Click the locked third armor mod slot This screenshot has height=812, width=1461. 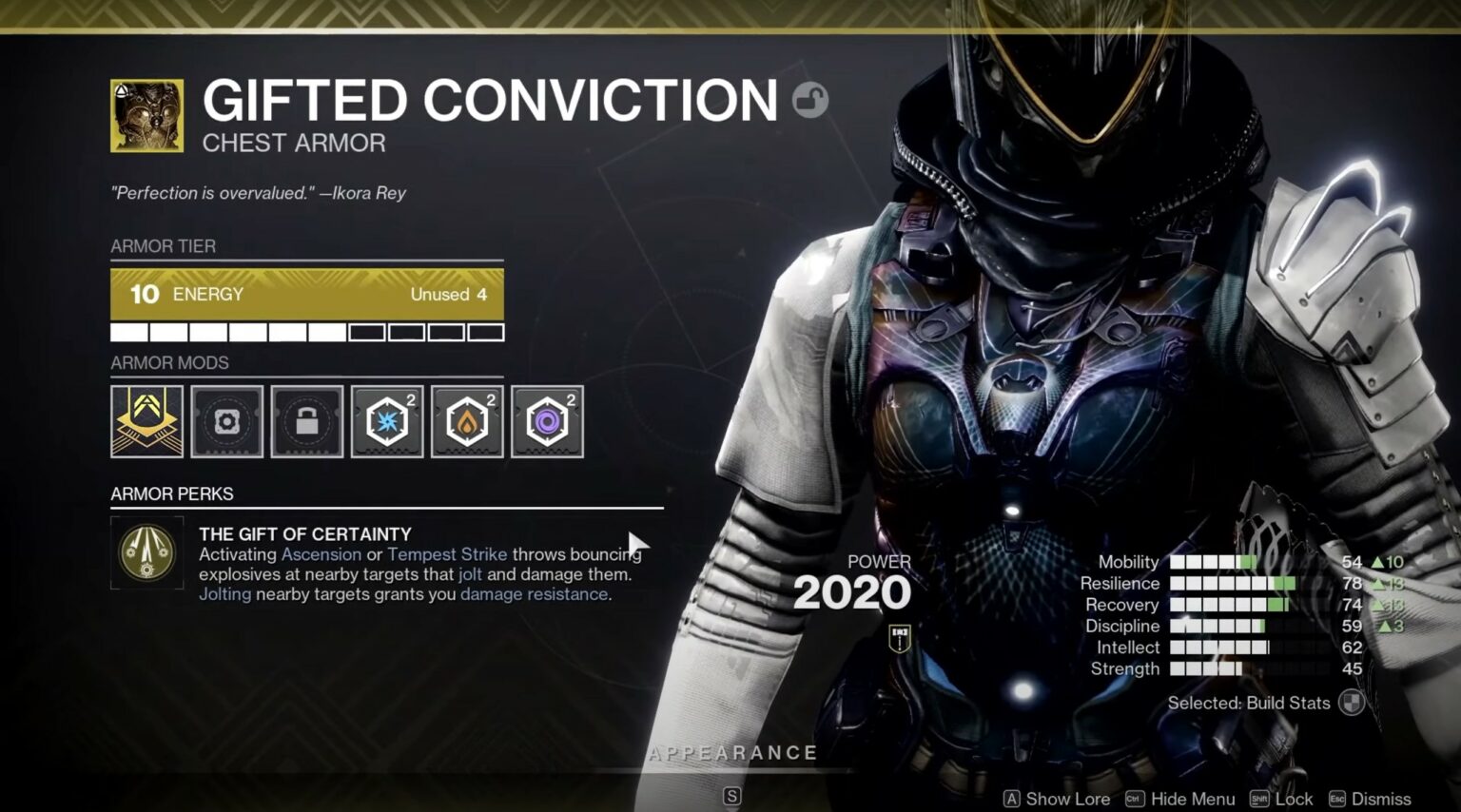(x=307, y=421)
